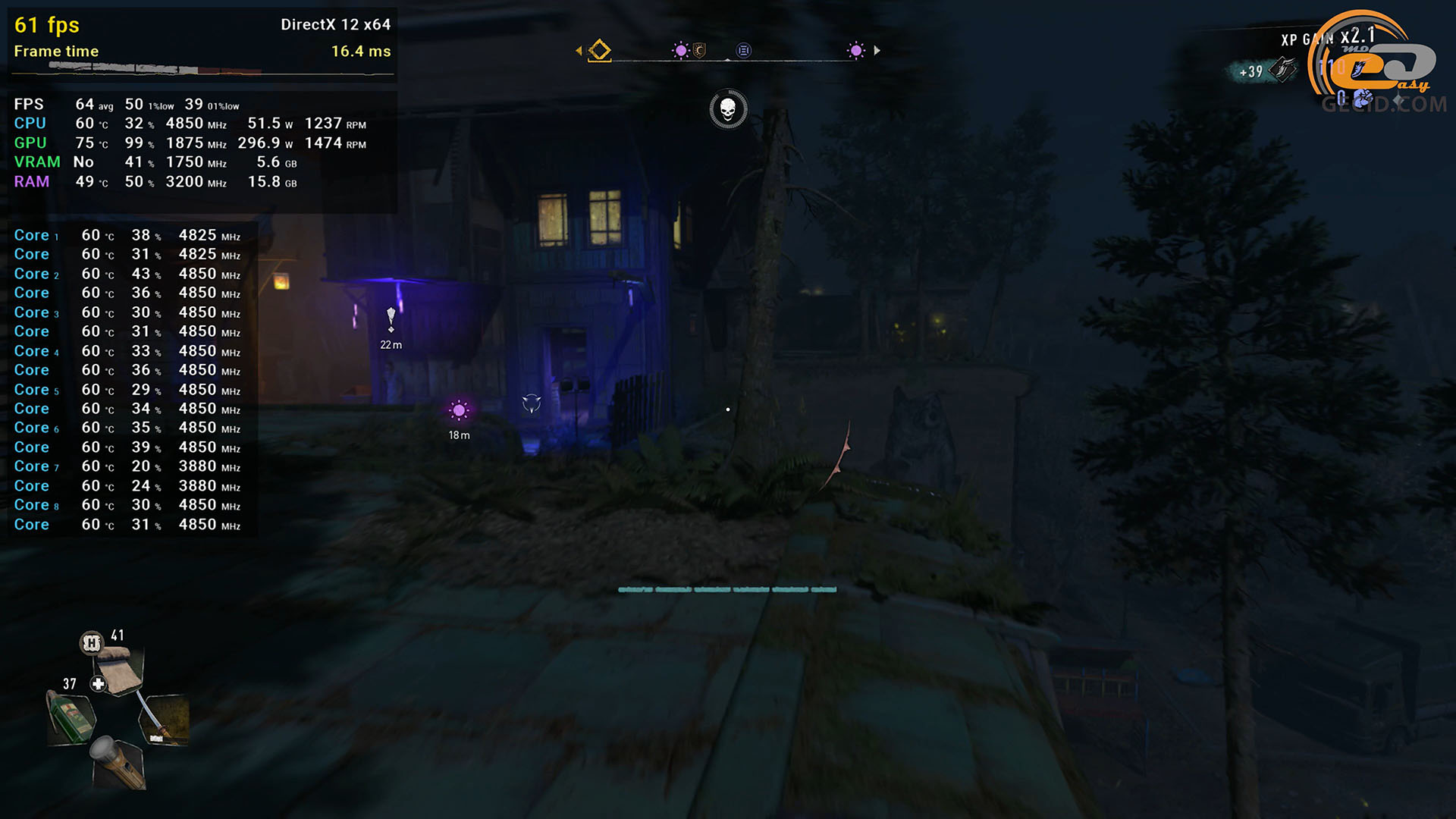Click the compass right arrow
1456x819 pixels.
[877, 51]
